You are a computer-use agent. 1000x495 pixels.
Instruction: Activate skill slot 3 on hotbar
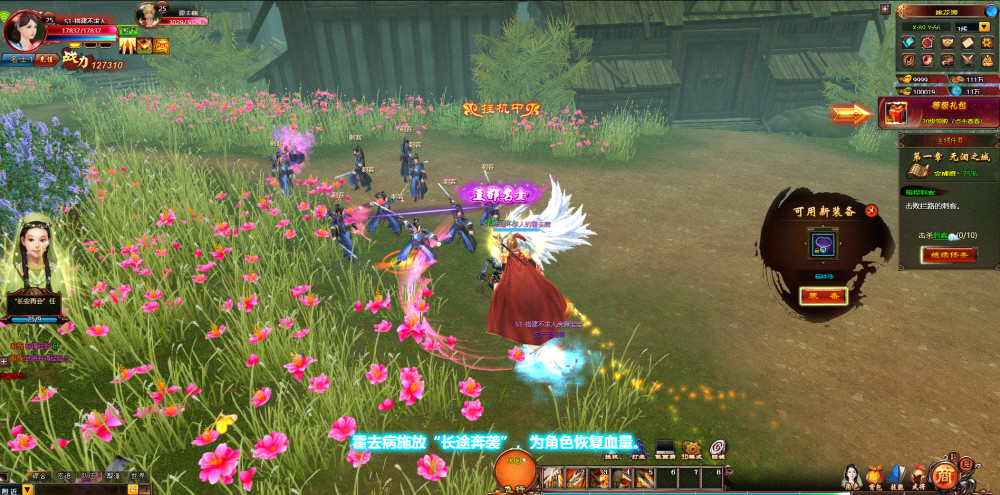[599, 479]
